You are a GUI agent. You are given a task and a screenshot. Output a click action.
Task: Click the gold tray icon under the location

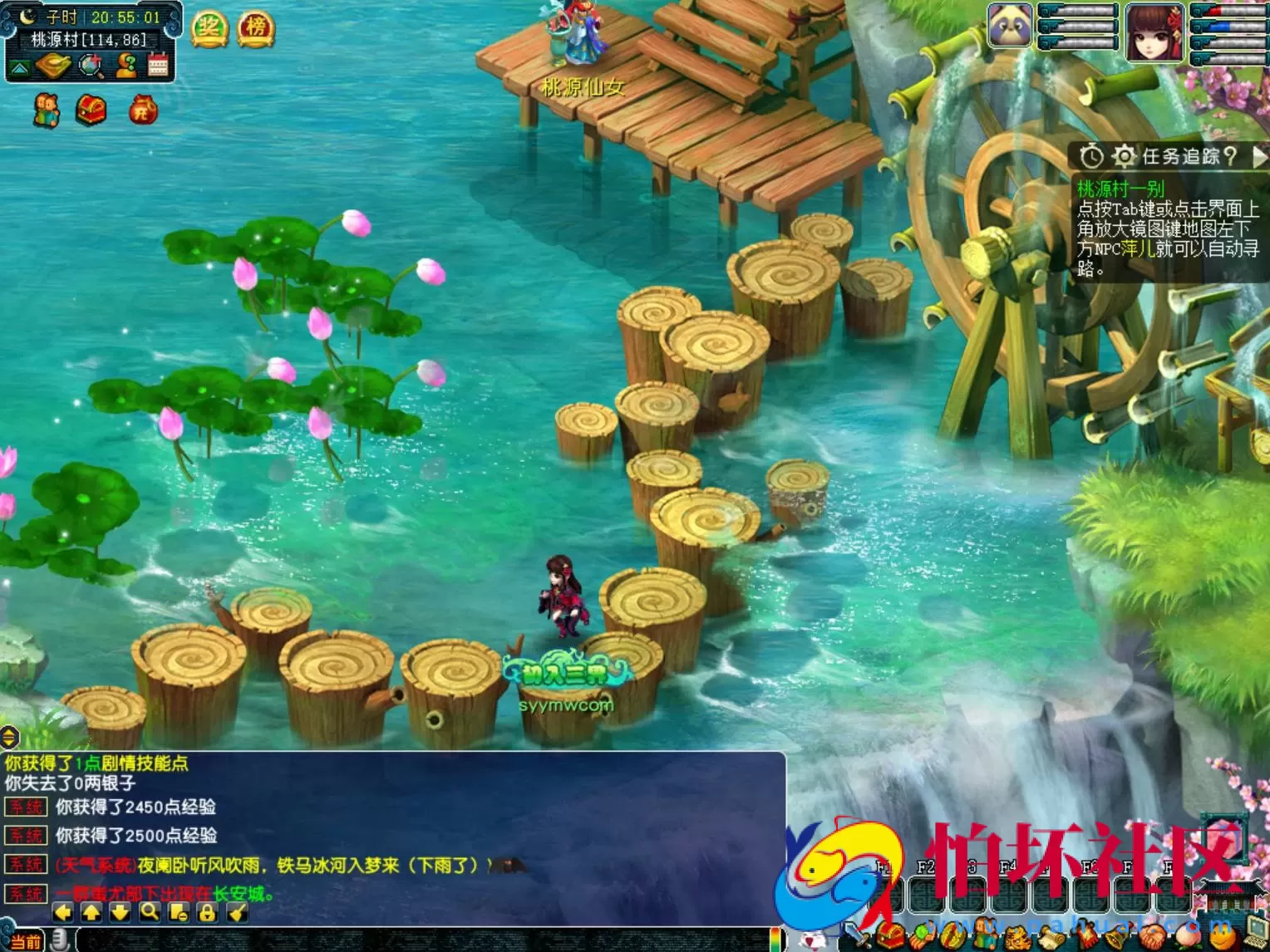coord(53,65)
